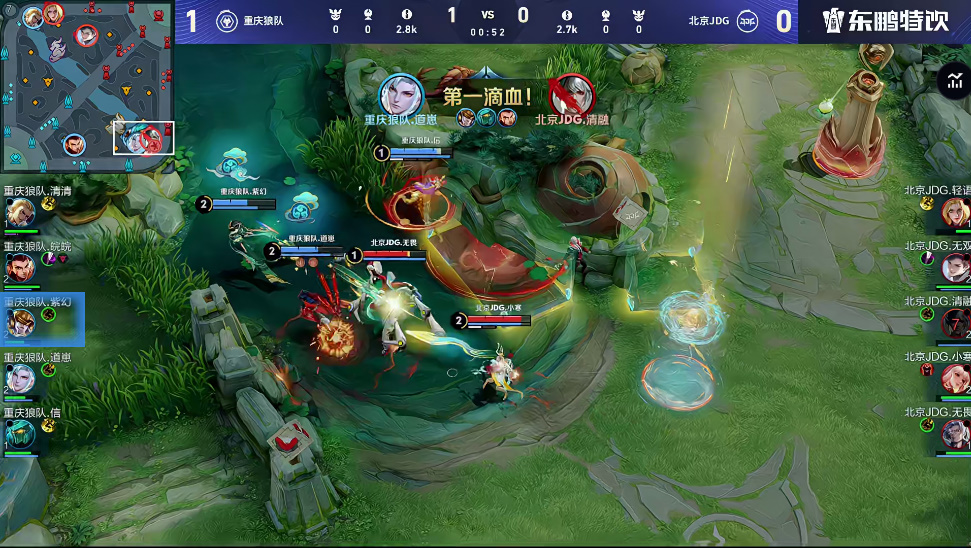
Task: Select player 重庆狼队.皖皖 portrait
Action: click(x=20, y=266)
